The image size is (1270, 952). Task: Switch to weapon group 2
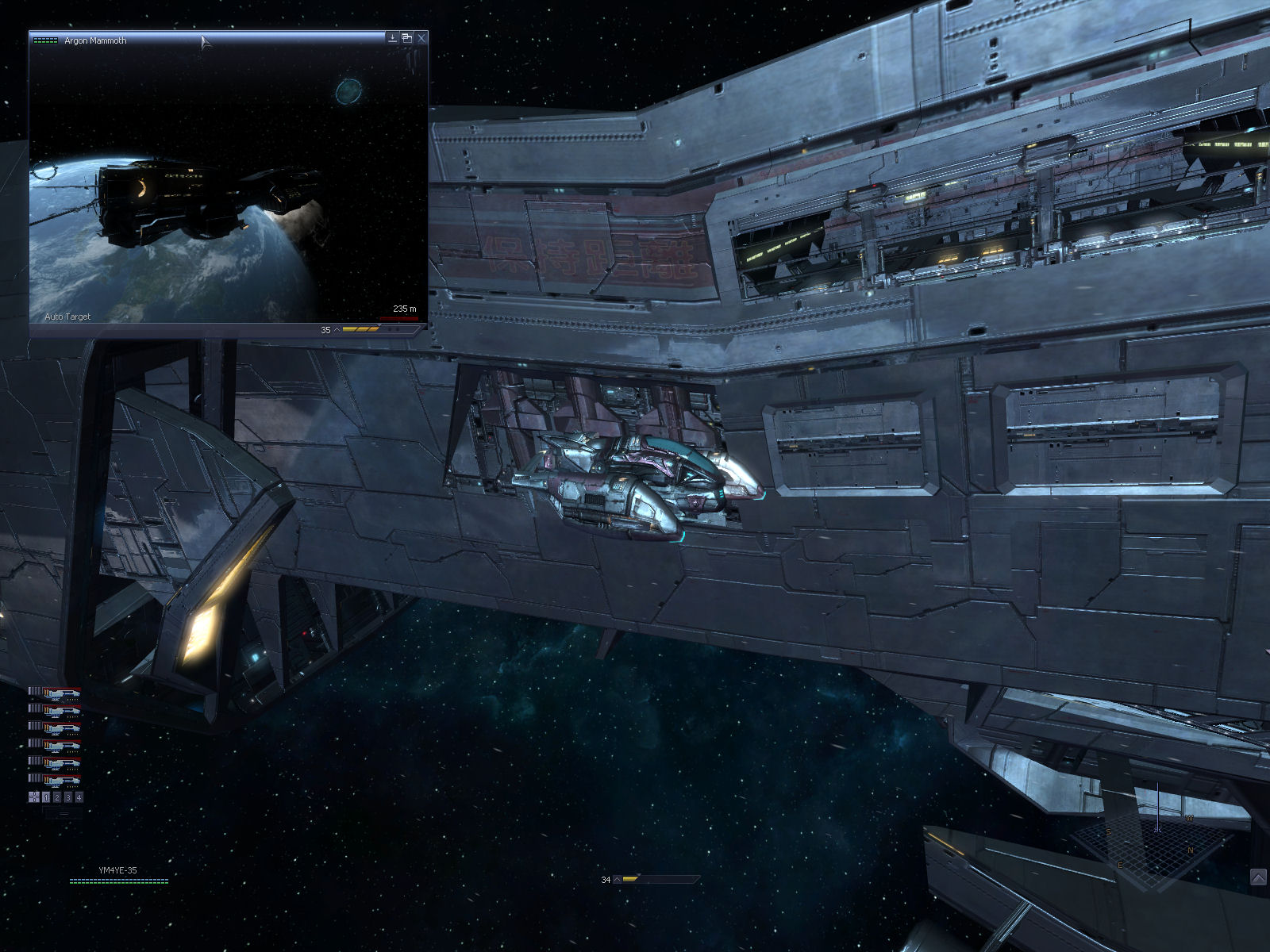(x=57, y=797)
